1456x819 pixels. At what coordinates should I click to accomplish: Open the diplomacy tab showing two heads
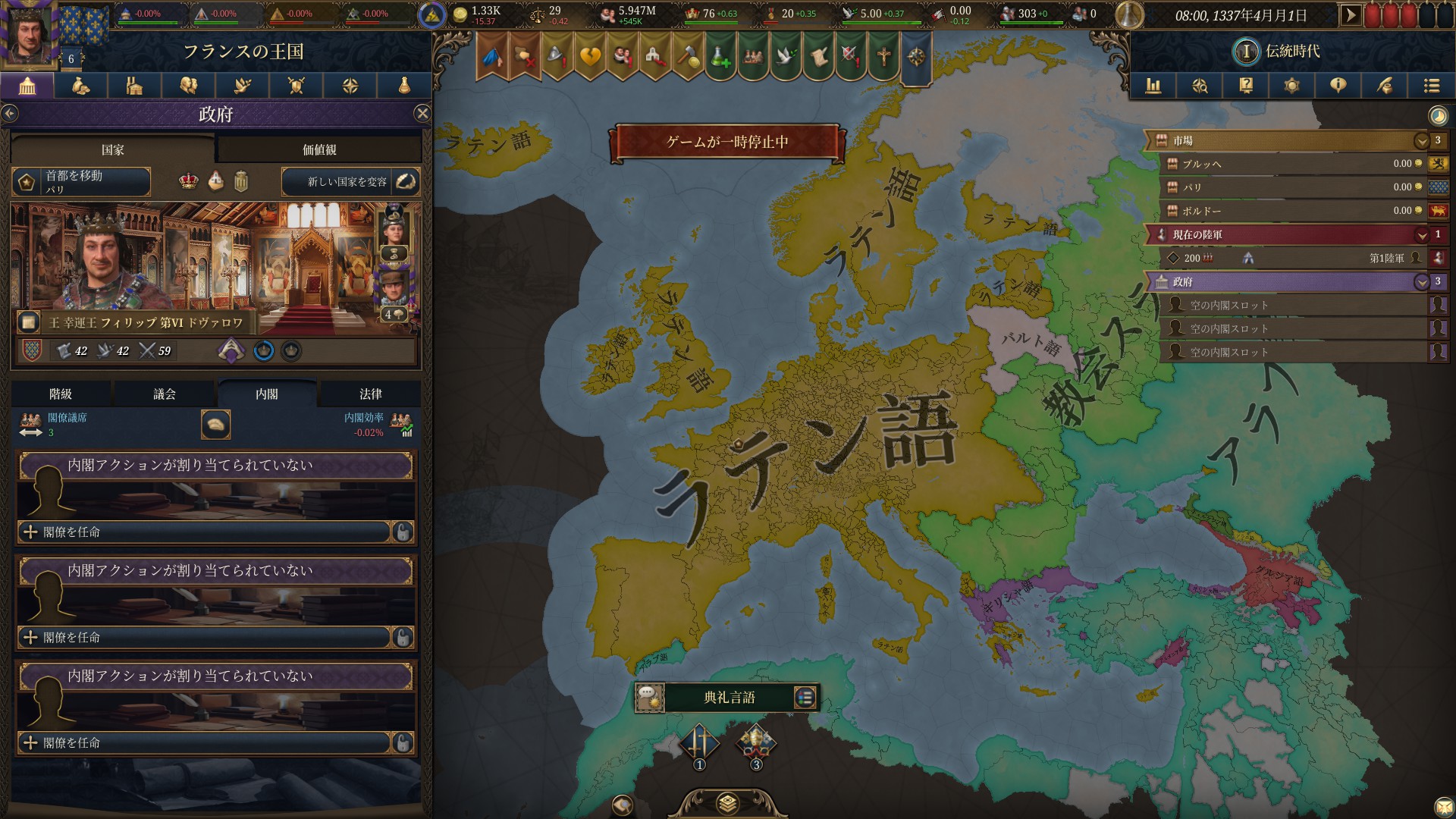[189, 86]
